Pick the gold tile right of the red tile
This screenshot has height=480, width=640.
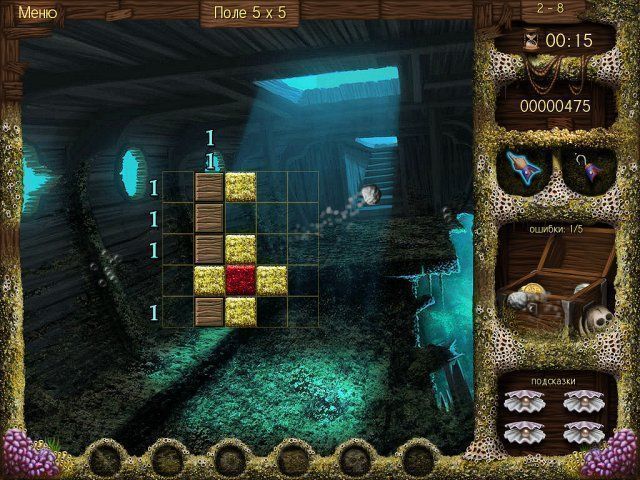tap(271, 281)
